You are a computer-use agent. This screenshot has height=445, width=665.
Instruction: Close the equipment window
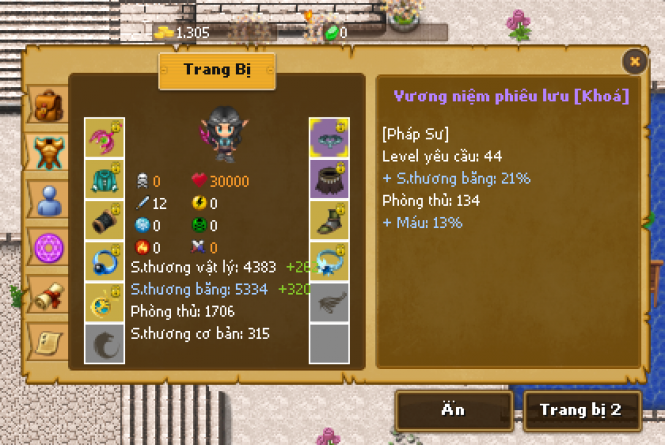[634, 62]
